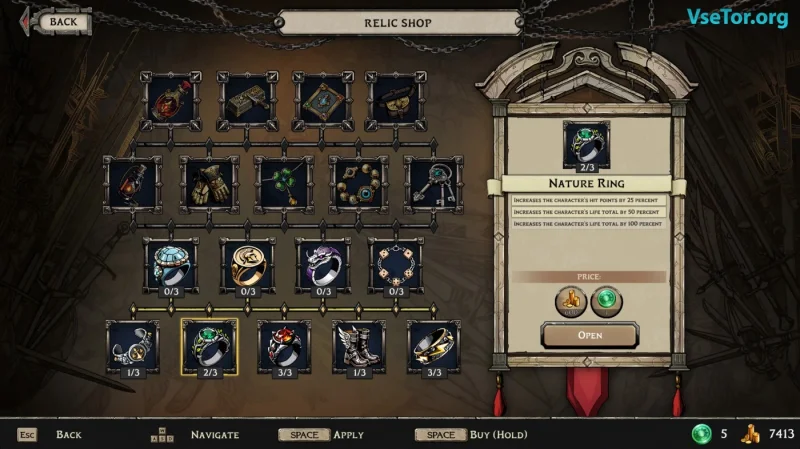Pick the leather belt pouch relic
This screenshot has height=449, width=800.
click(396, 100)
